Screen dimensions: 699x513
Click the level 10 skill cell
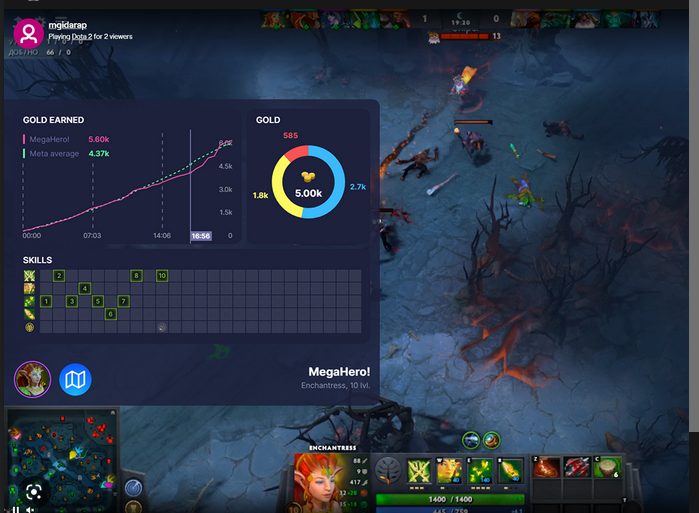tap(161, 275)
